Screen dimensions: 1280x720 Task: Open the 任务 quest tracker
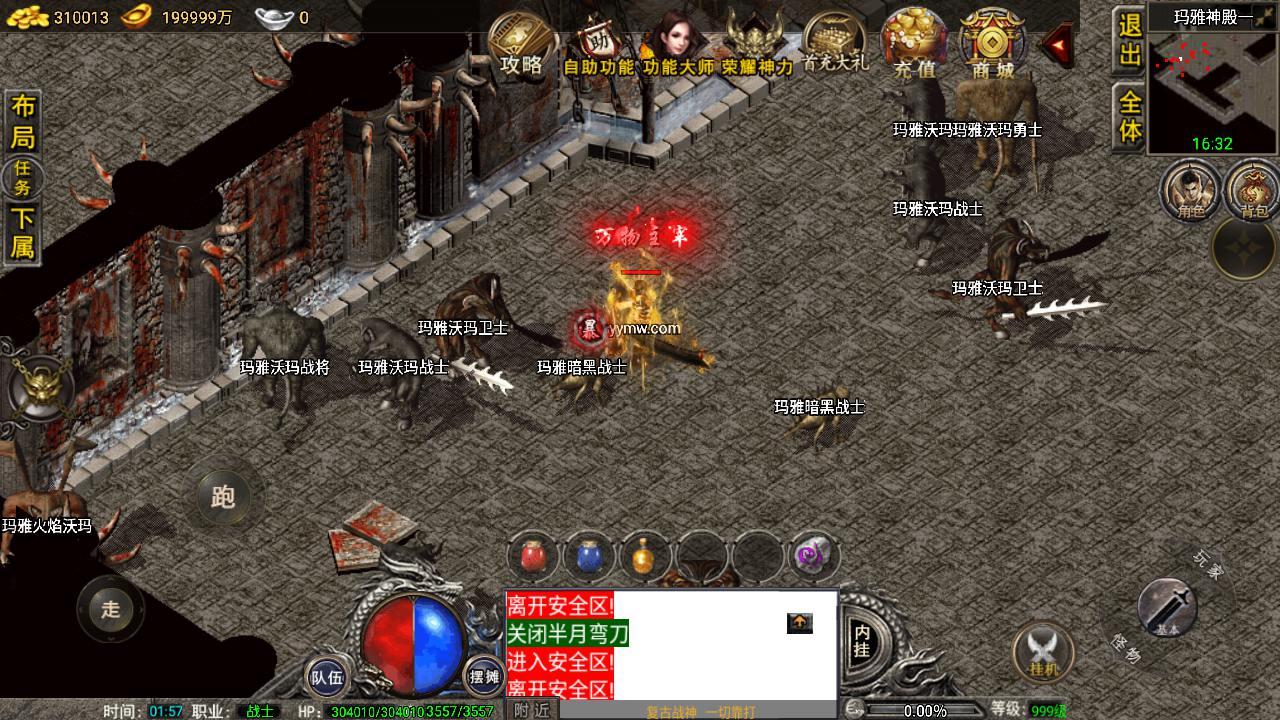coord(22,180)
